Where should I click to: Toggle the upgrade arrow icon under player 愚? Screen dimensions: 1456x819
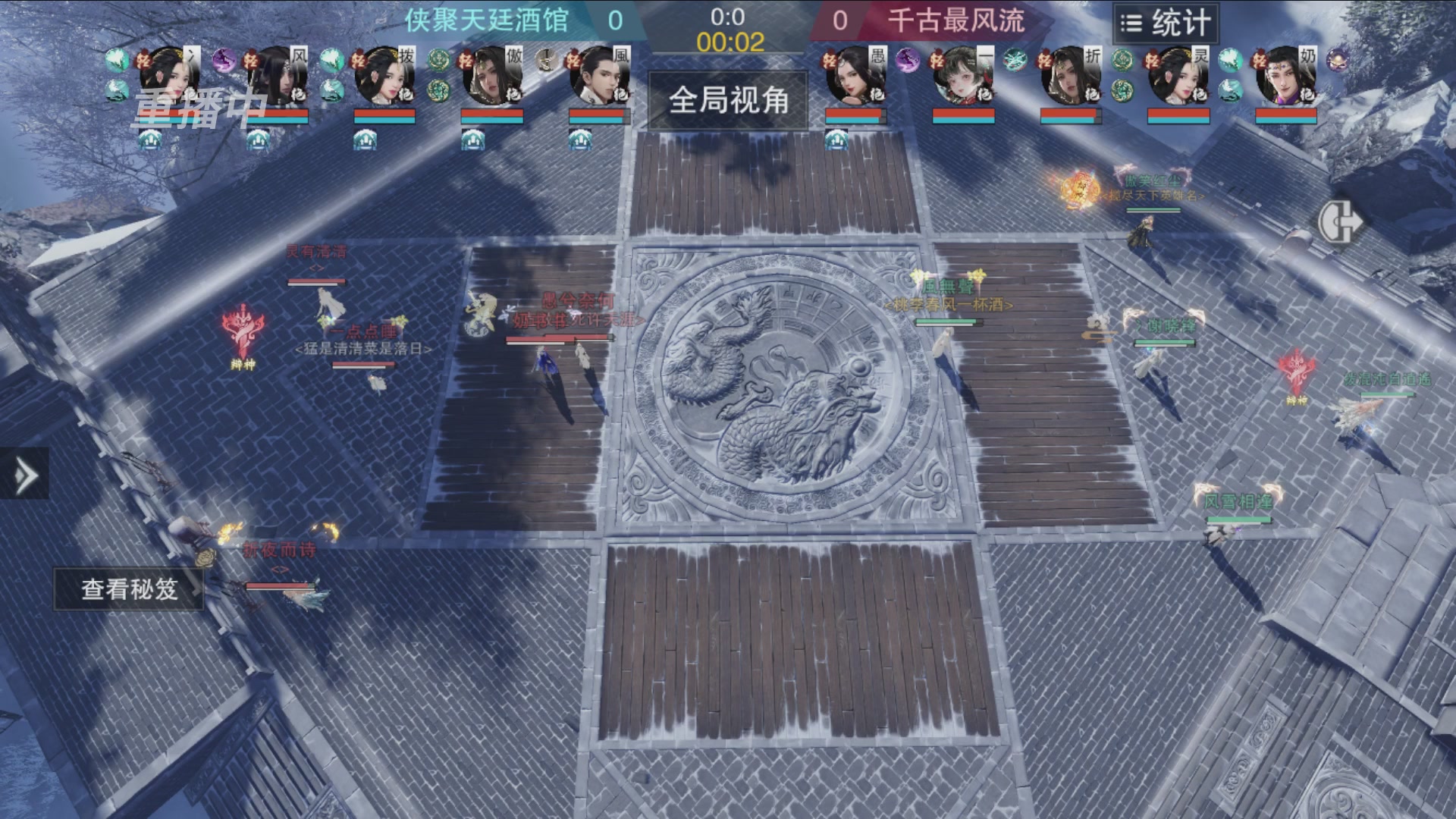pyautogui.click(x=836, y=141)
